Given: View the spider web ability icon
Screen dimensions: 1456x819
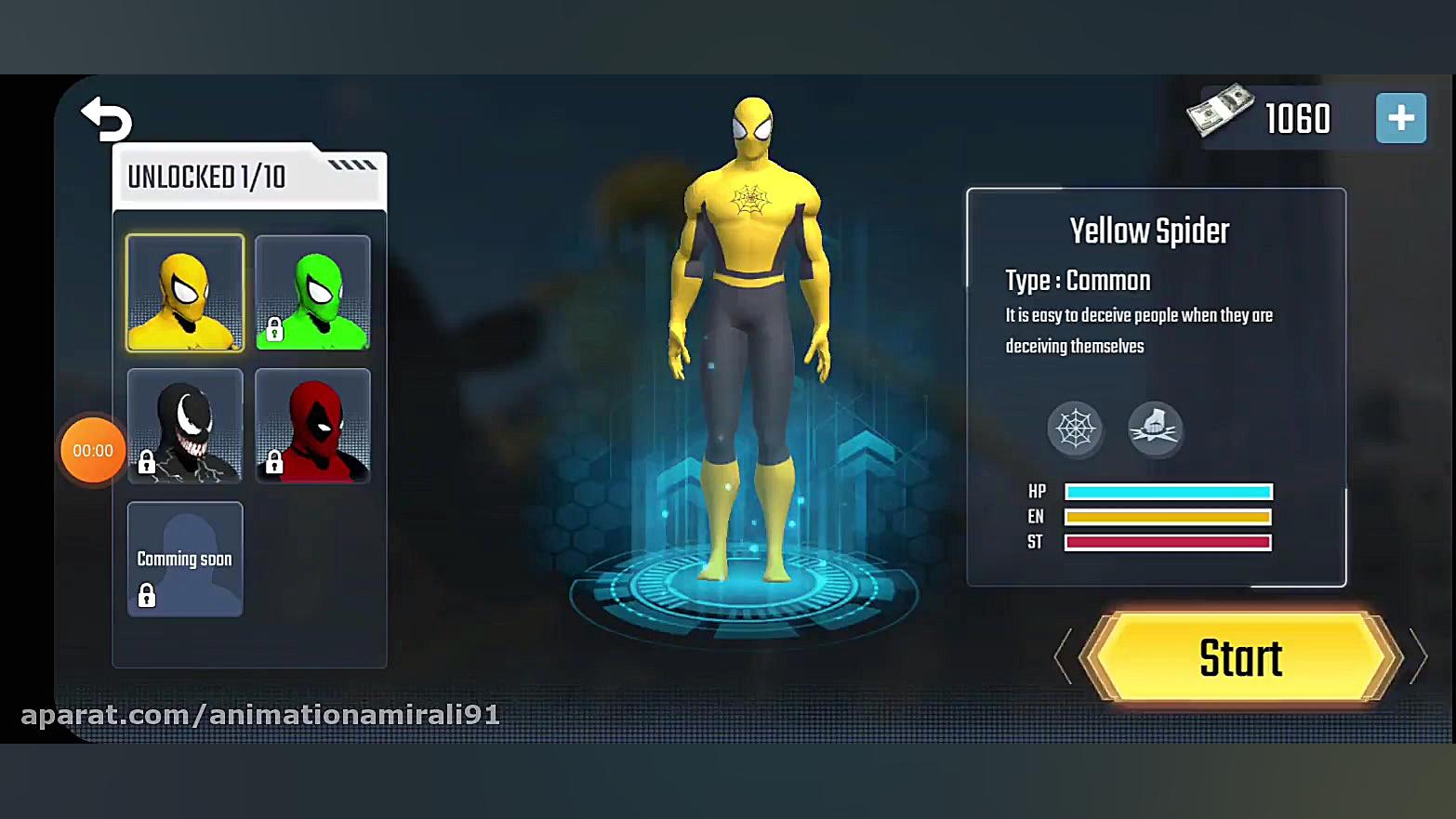Looking at the screenshot, I should click(x=1075, y=429).
